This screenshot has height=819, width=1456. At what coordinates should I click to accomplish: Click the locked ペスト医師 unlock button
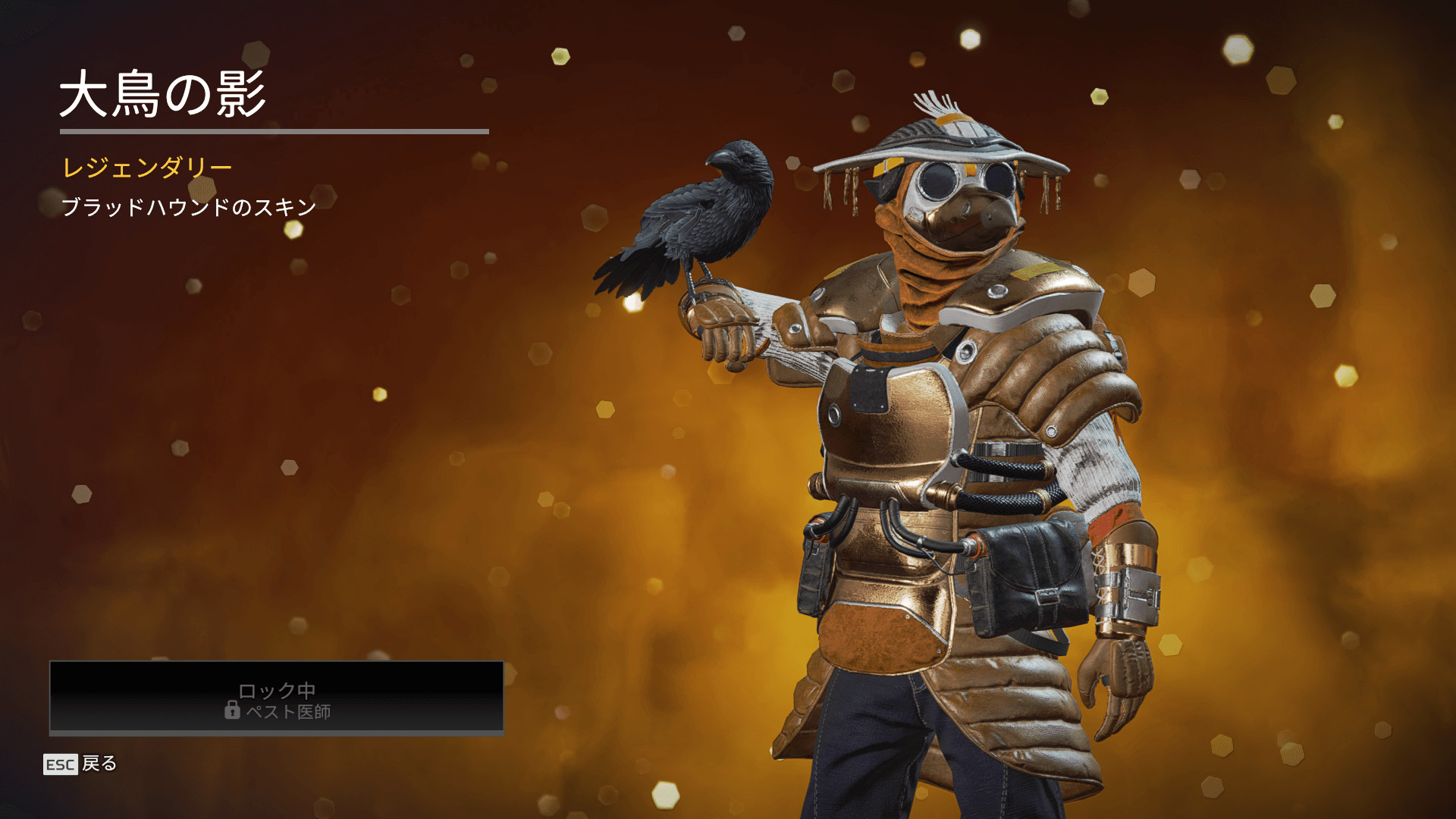click(277, 698)
